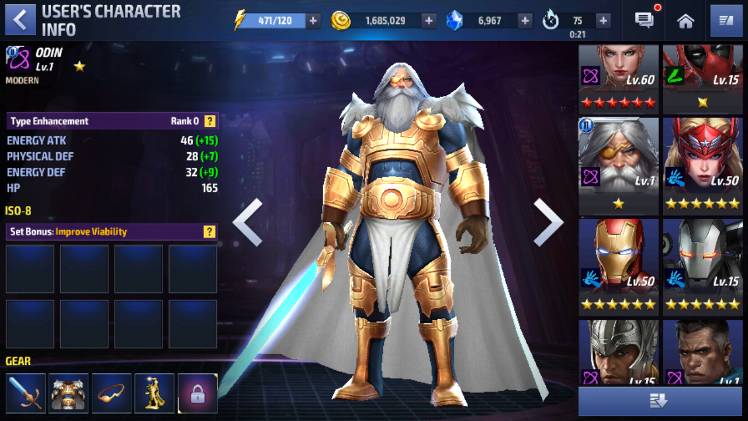
Task: Select the Iron Man Lv.50 portrait
Action: click(x=618, y=263)
